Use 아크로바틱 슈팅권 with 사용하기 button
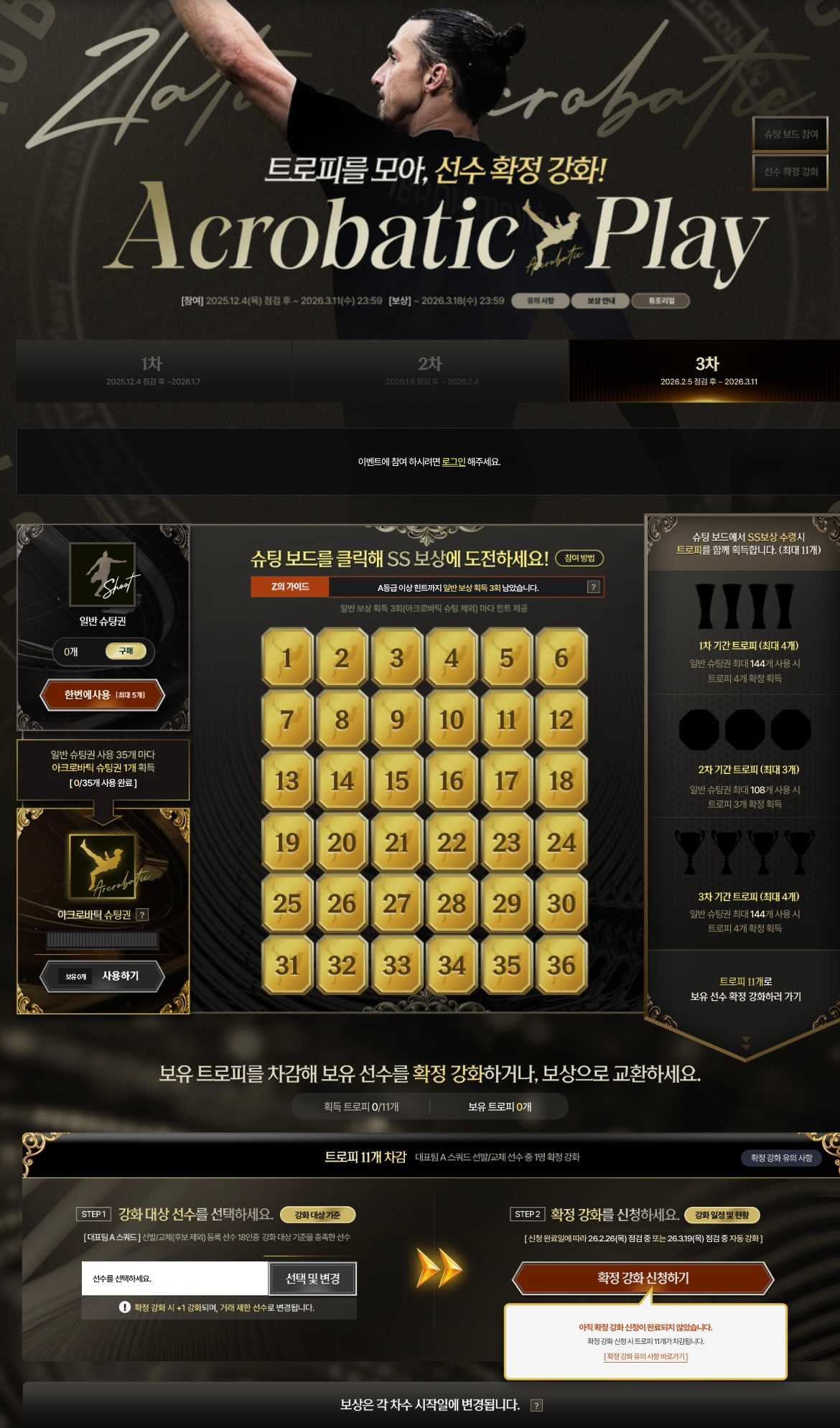Image resolution: width=840 pixels, height=1428 pixels. [x=103, y=976]
